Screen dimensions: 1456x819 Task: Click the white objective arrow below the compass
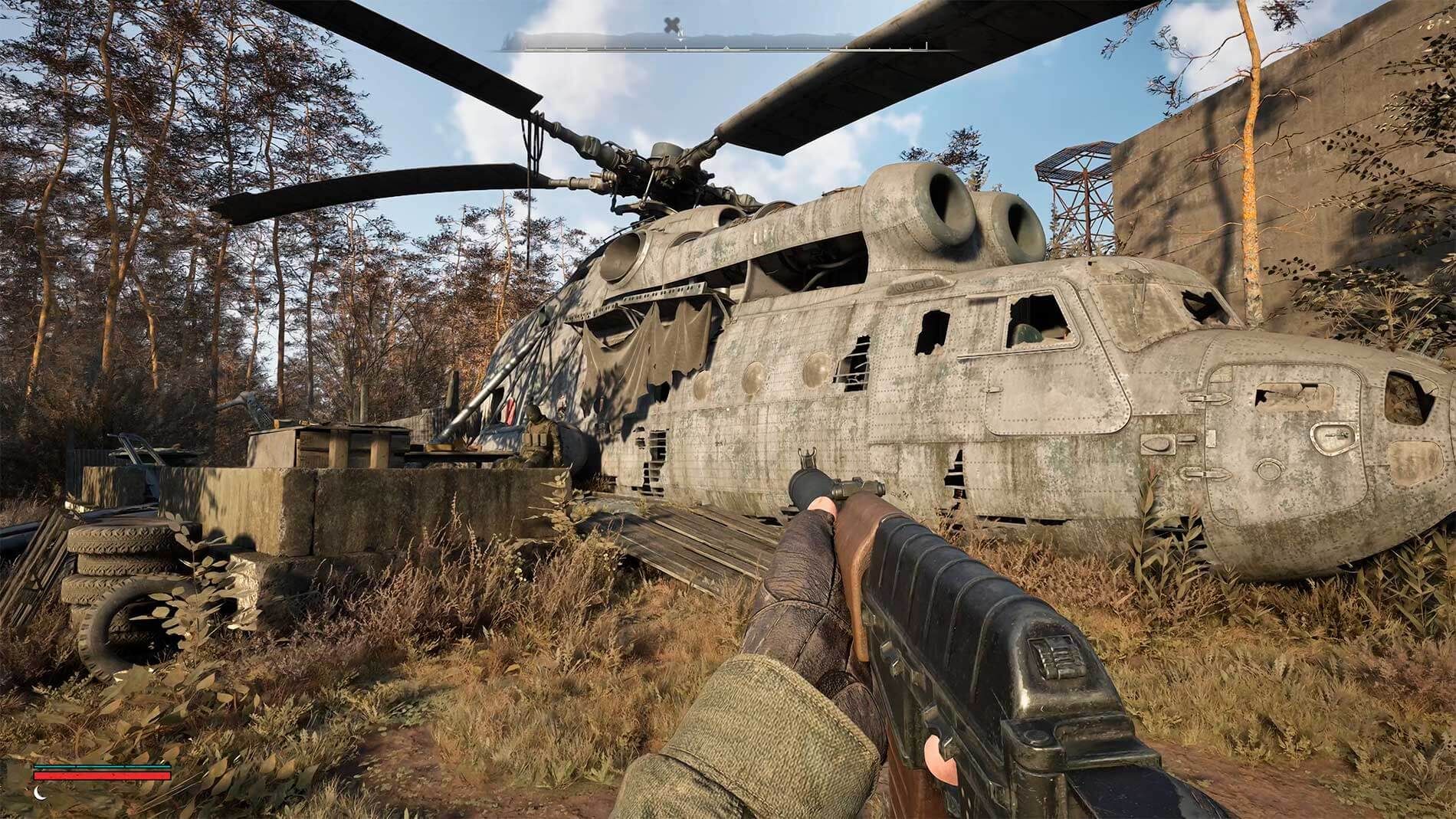[x=680, y=38]
